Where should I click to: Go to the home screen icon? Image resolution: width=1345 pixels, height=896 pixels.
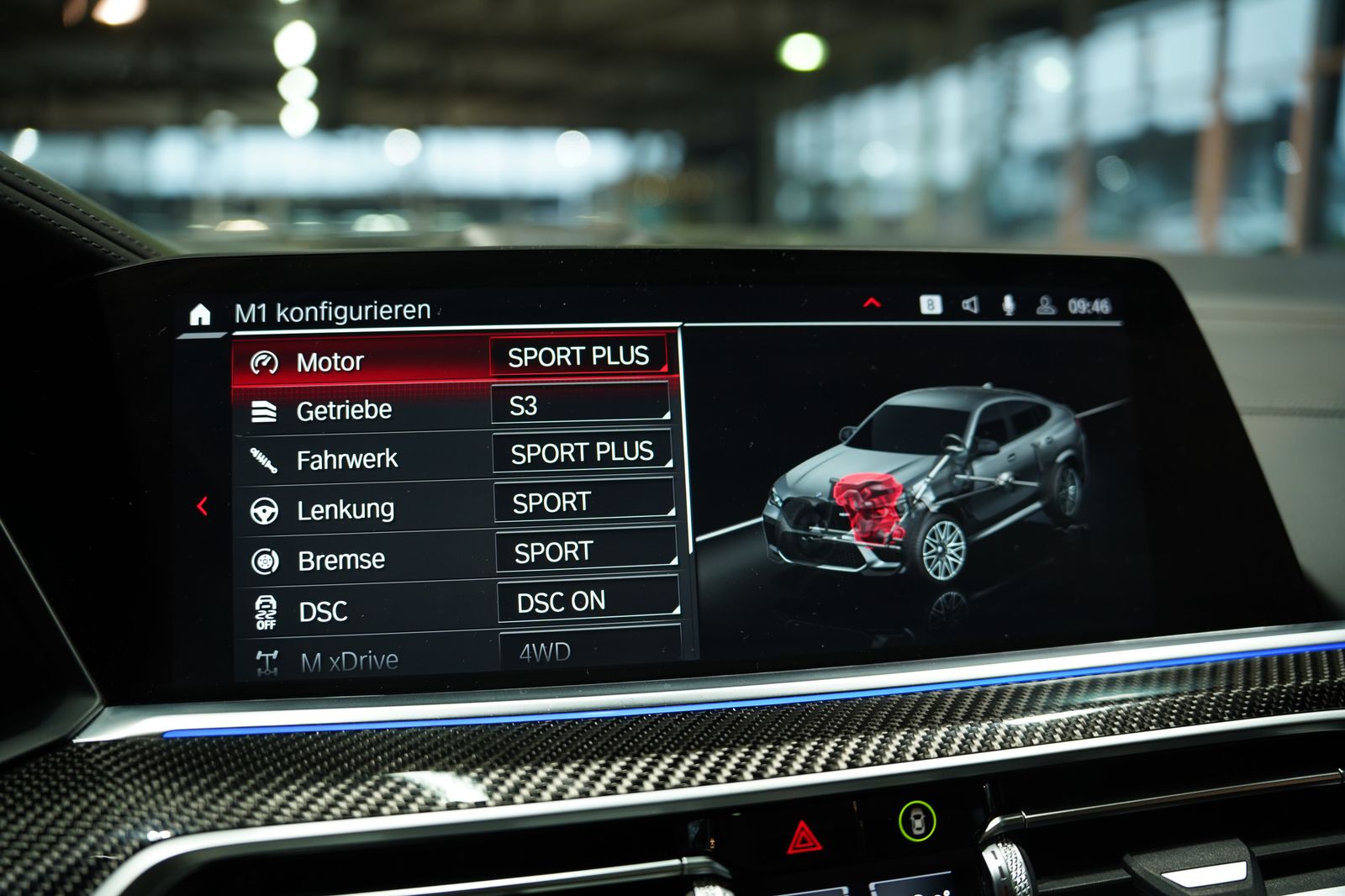199,314
